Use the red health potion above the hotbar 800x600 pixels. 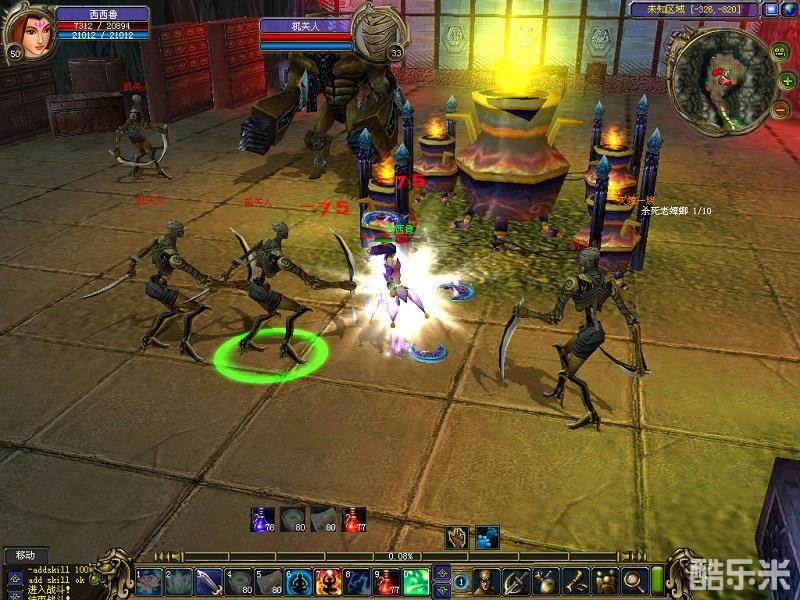pos(353,519)
